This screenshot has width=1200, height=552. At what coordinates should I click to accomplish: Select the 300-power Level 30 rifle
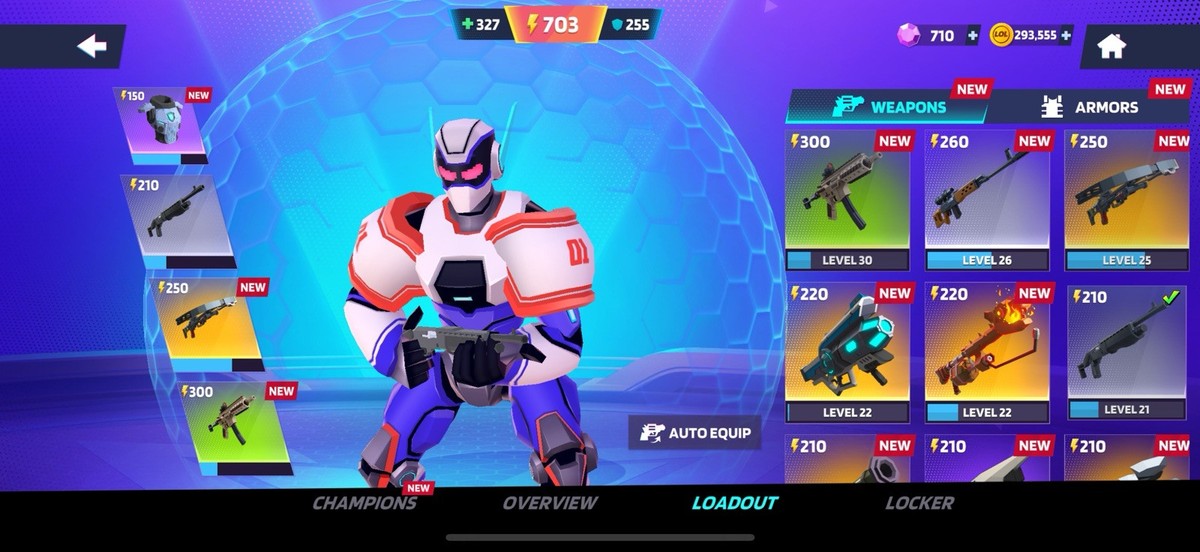847,200
